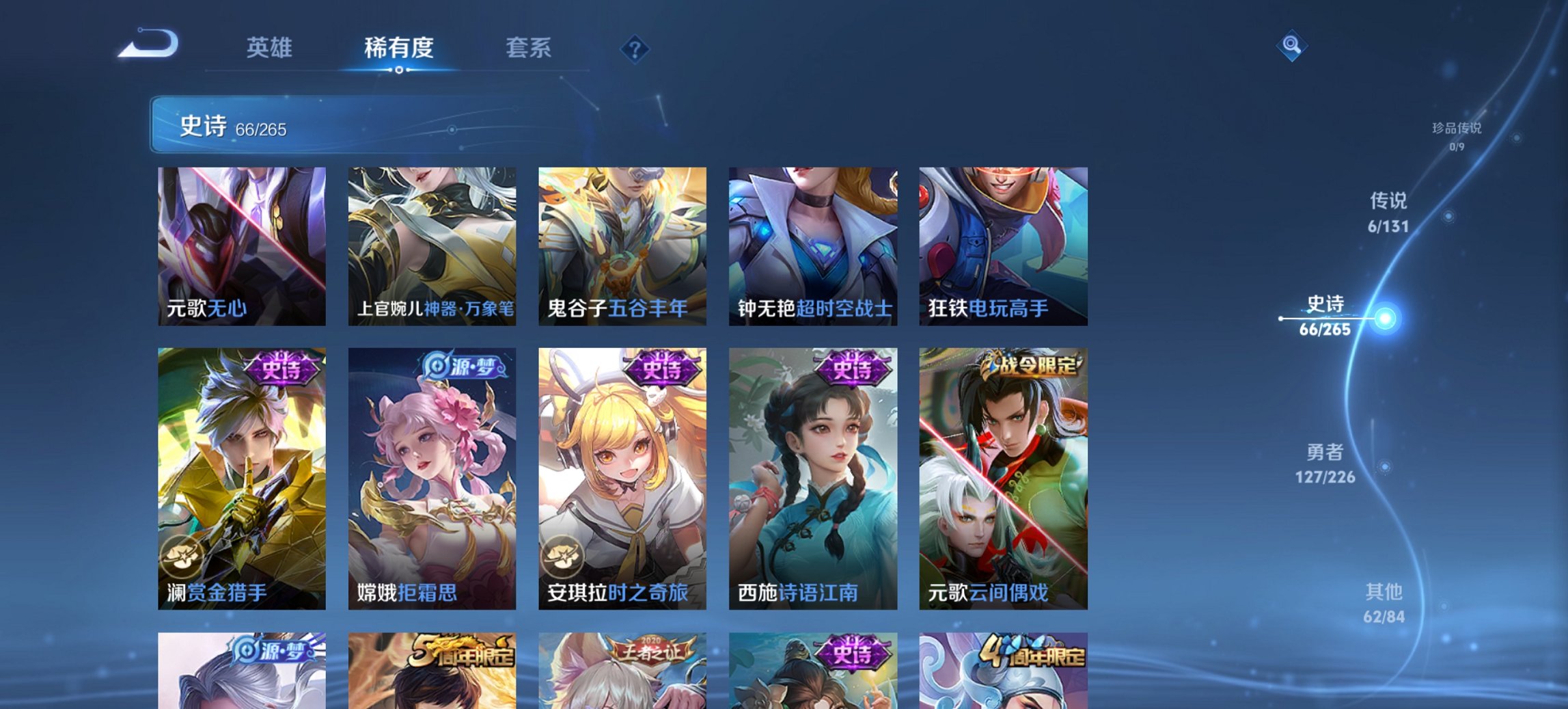
Task: Switch to the 套系 tab
Action: [527, 48]
